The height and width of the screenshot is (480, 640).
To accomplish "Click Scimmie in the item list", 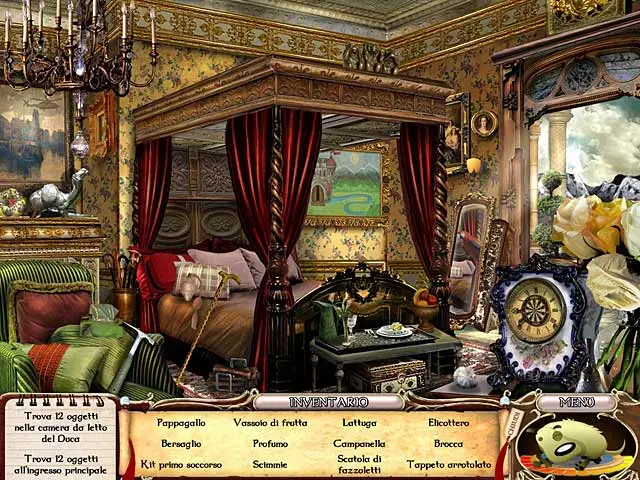I will tap(269, 464).
